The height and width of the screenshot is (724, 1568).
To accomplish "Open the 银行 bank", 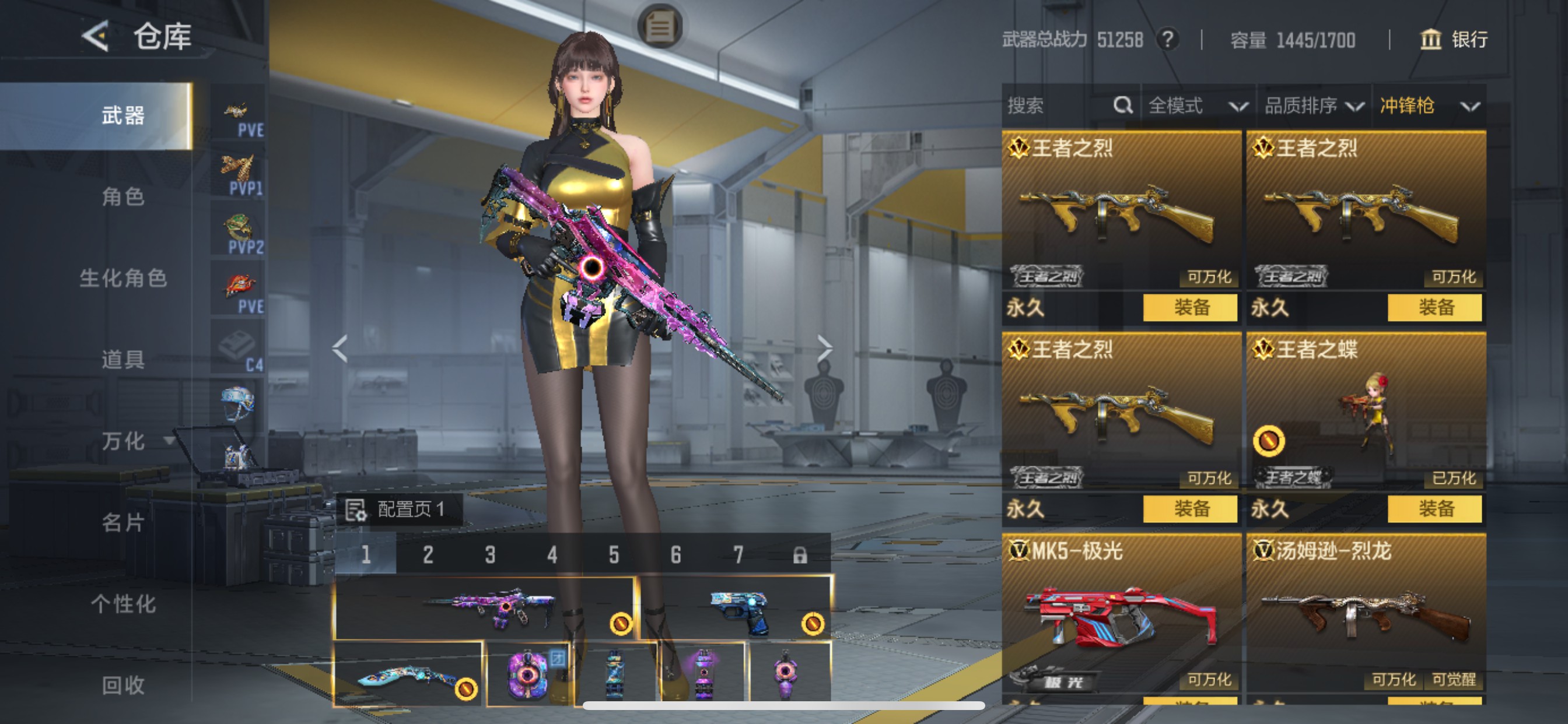I will pyautogui.click(x=1455, y=40).
